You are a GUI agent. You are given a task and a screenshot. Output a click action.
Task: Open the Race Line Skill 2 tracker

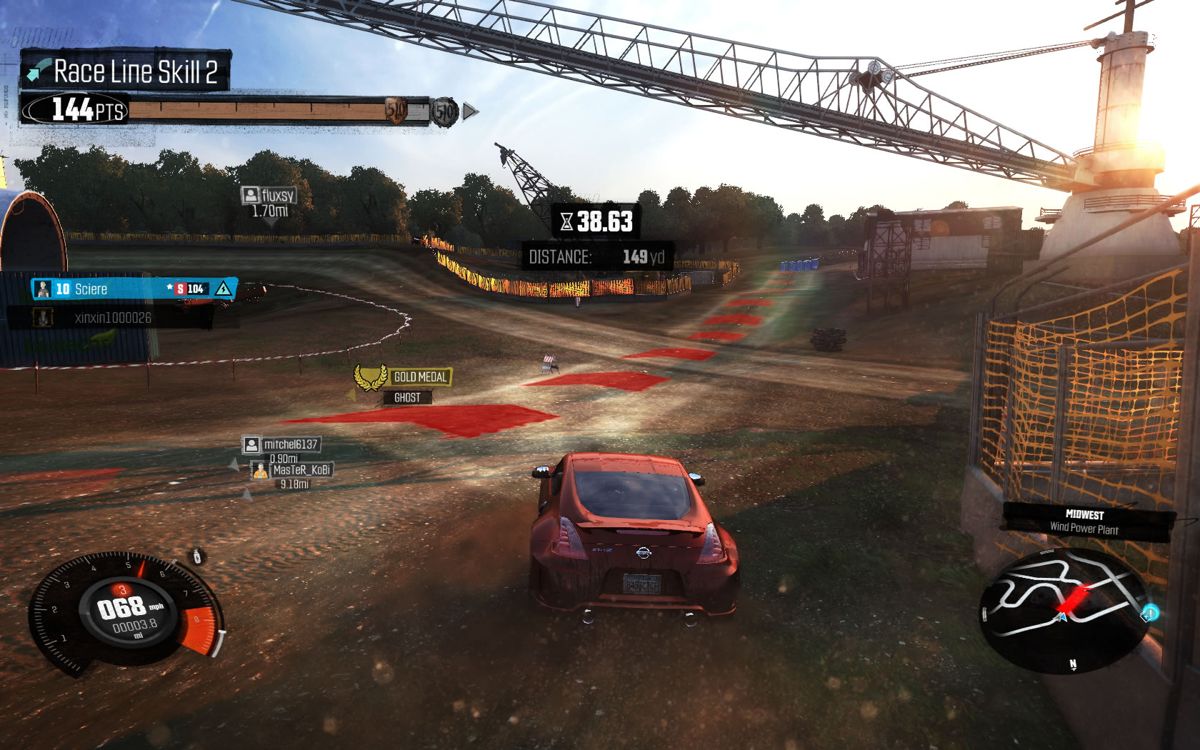pyautogui.click(x=126, y=71)
